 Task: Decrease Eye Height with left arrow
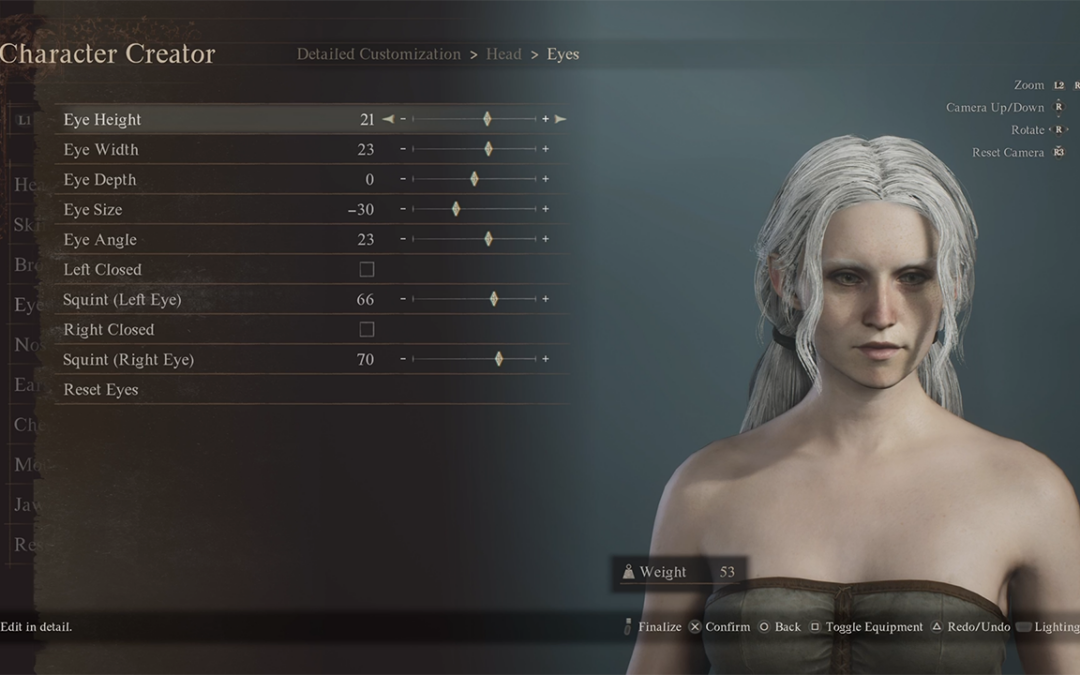[388, 120]
